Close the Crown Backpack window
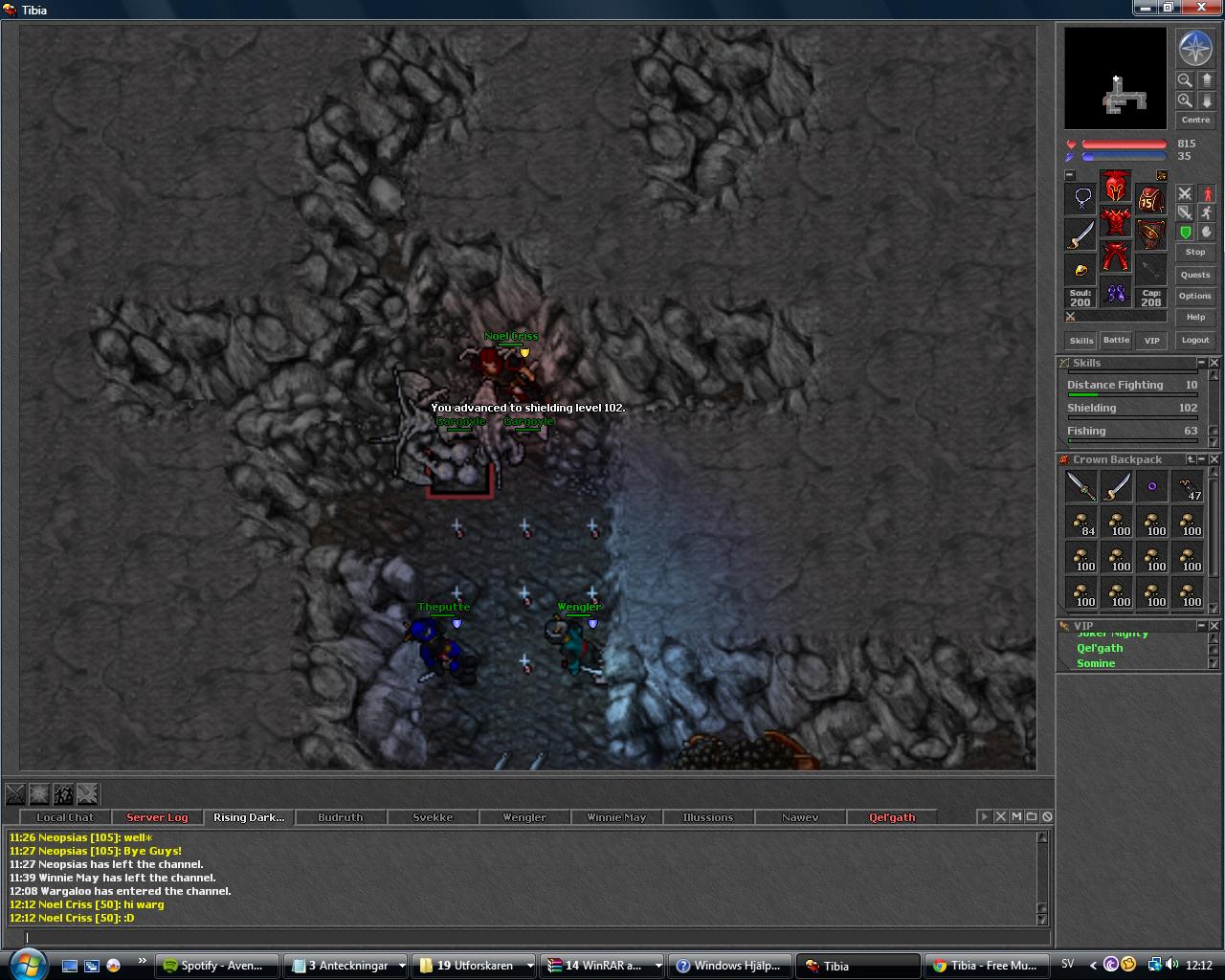1225x980 pixels. point(1214,459)
